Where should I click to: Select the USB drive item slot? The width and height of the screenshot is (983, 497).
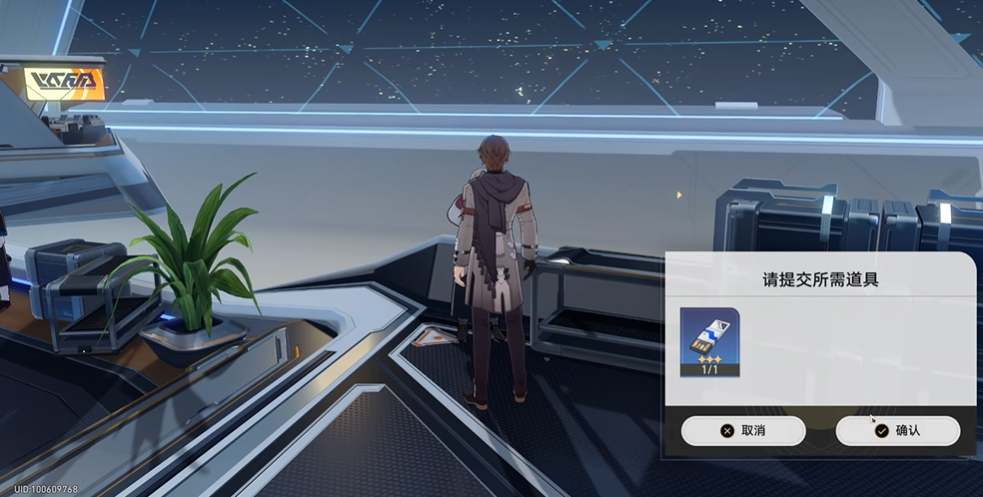(x=709, y=342)
